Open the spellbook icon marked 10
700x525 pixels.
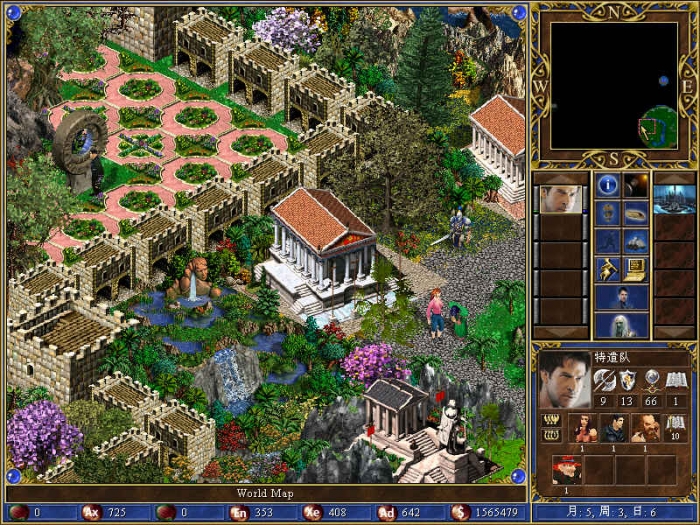point(676,427)
